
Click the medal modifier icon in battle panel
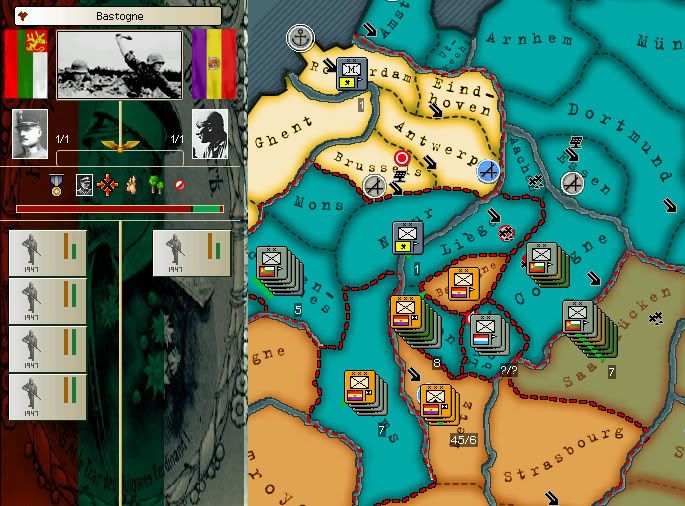tap(58, 185)
